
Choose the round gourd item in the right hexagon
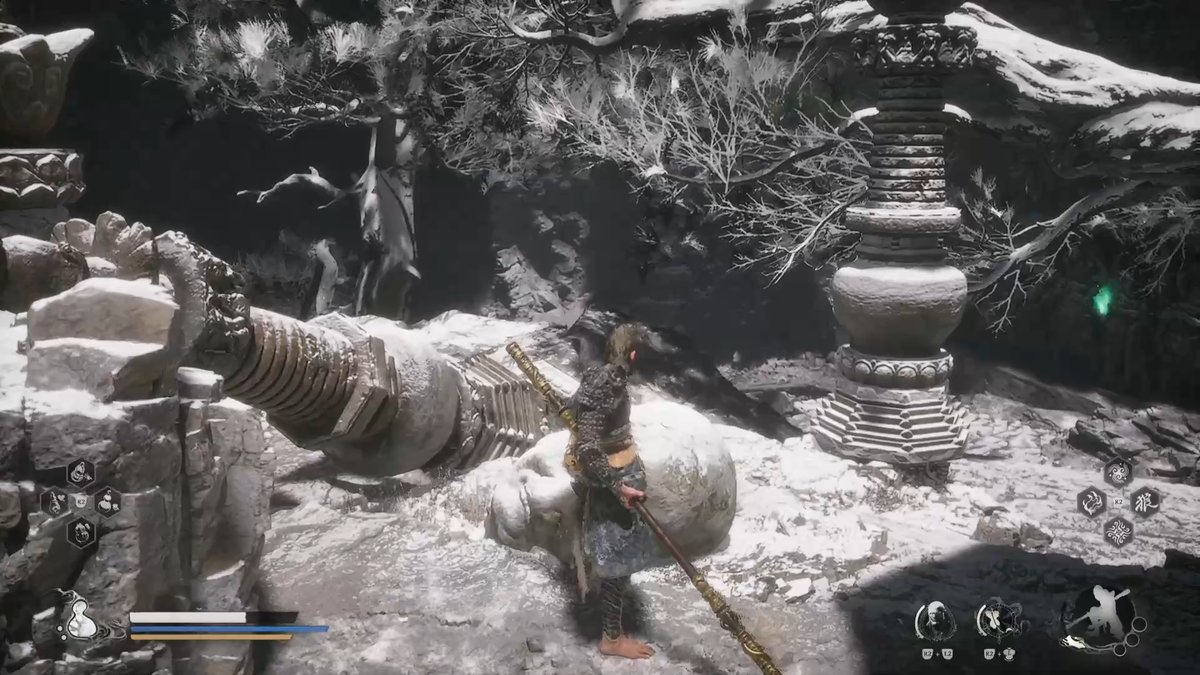point(107,501)
